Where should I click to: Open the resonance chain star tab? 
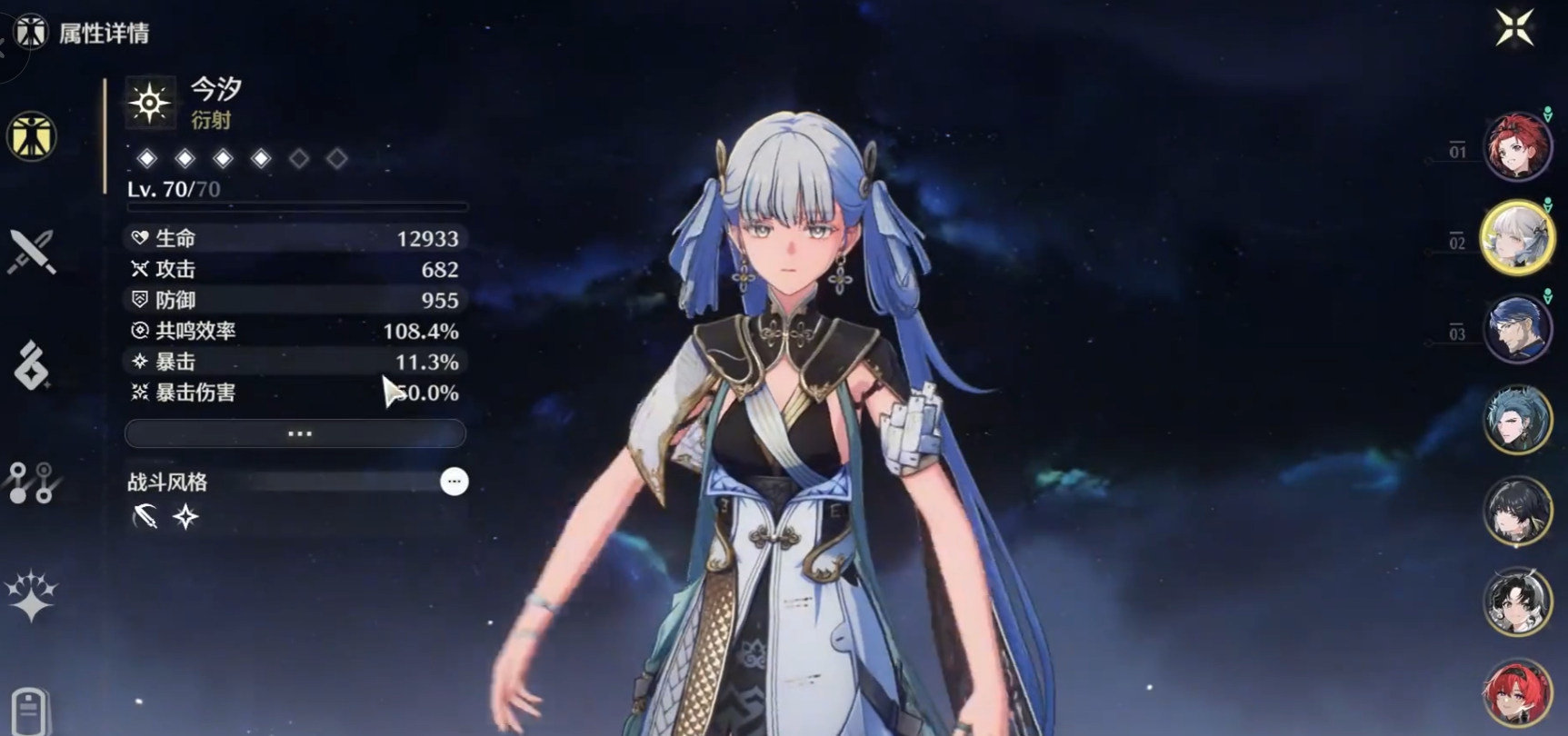(31, 596)
